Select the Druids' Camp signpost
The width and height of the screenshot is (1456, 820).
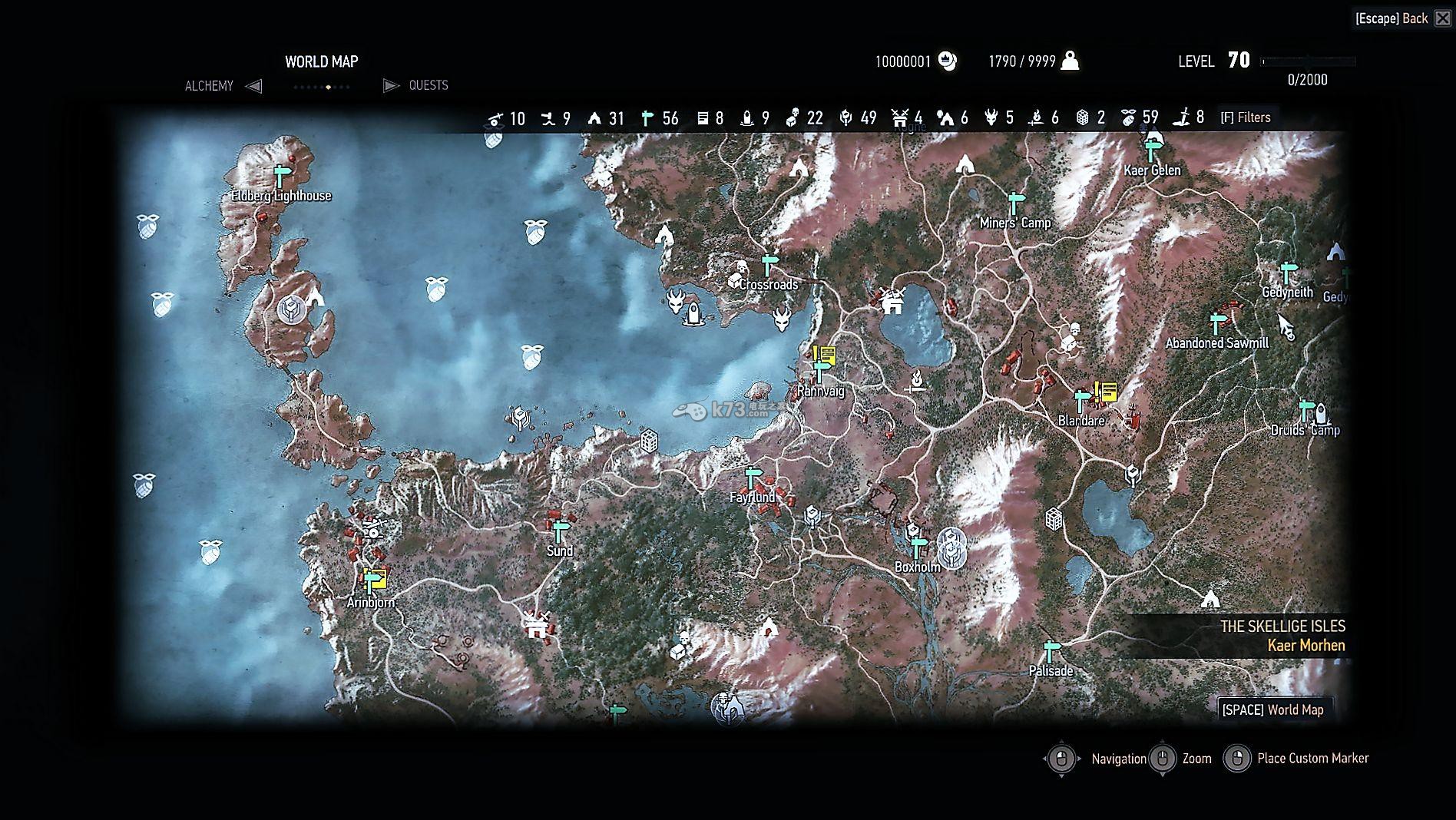pos(1305,411)
